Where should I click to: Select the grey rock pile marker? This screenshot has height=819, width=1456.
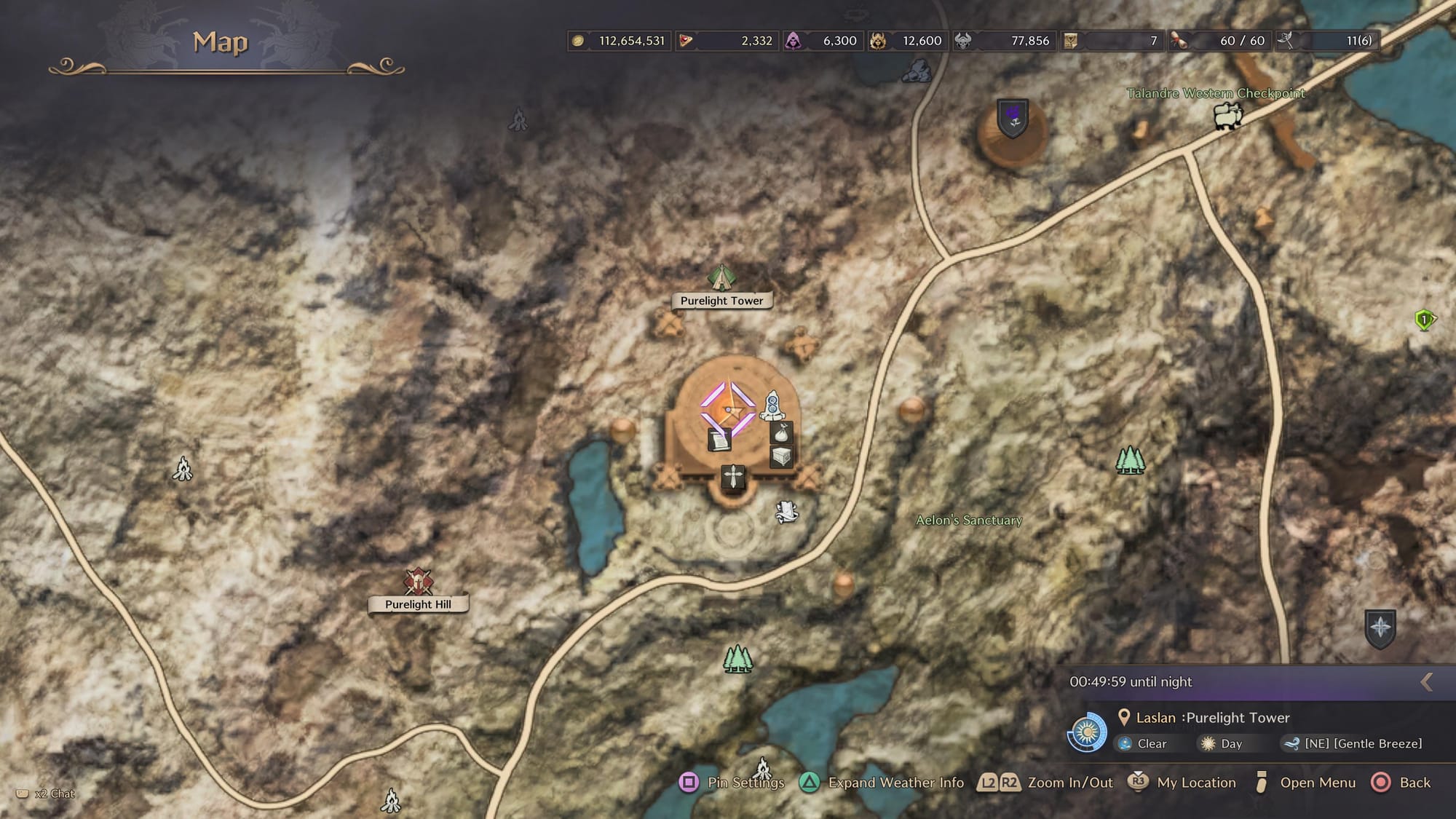pos(917,71)
